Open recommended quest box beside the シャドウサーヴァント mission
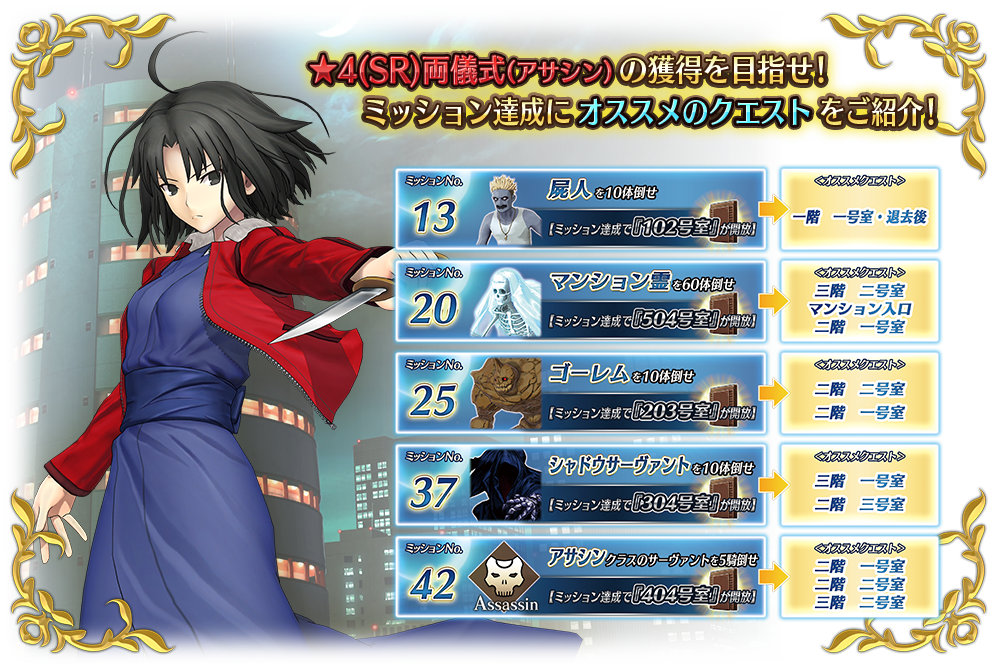 click(860, 485)
